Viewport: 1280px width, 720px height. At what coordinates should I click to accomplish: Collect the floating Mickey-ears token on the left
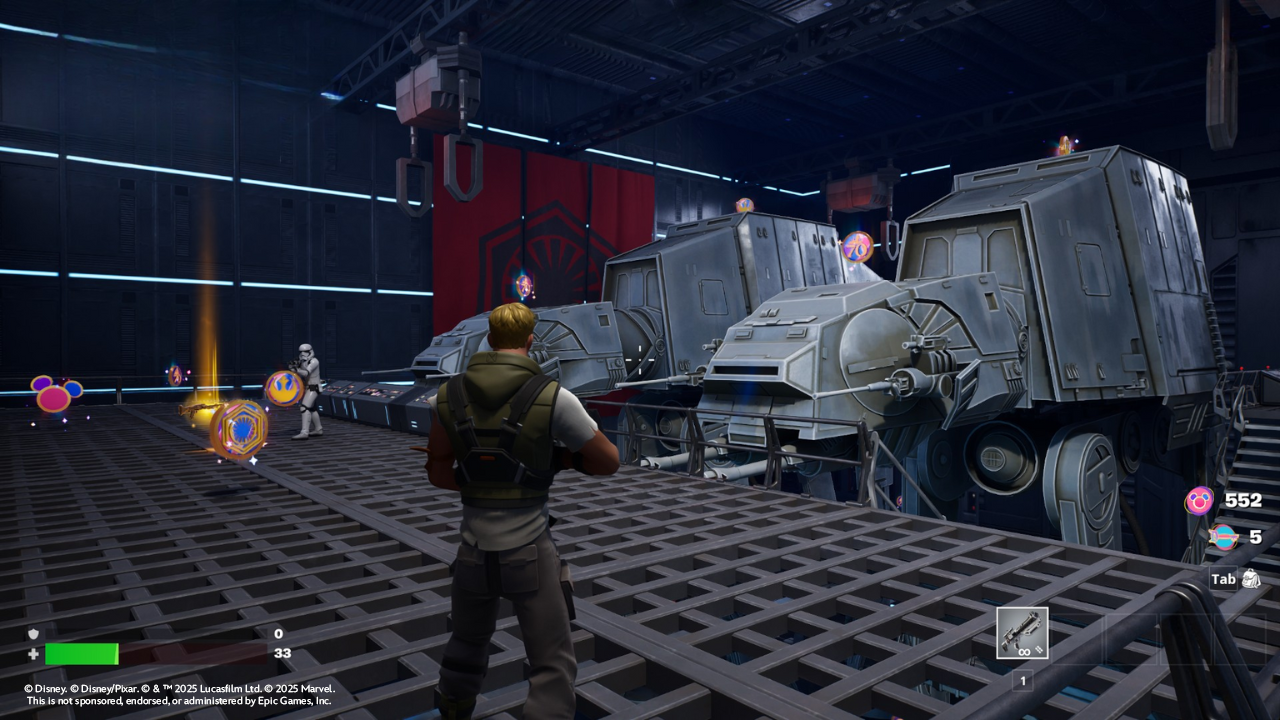click(x=52, y=399)
